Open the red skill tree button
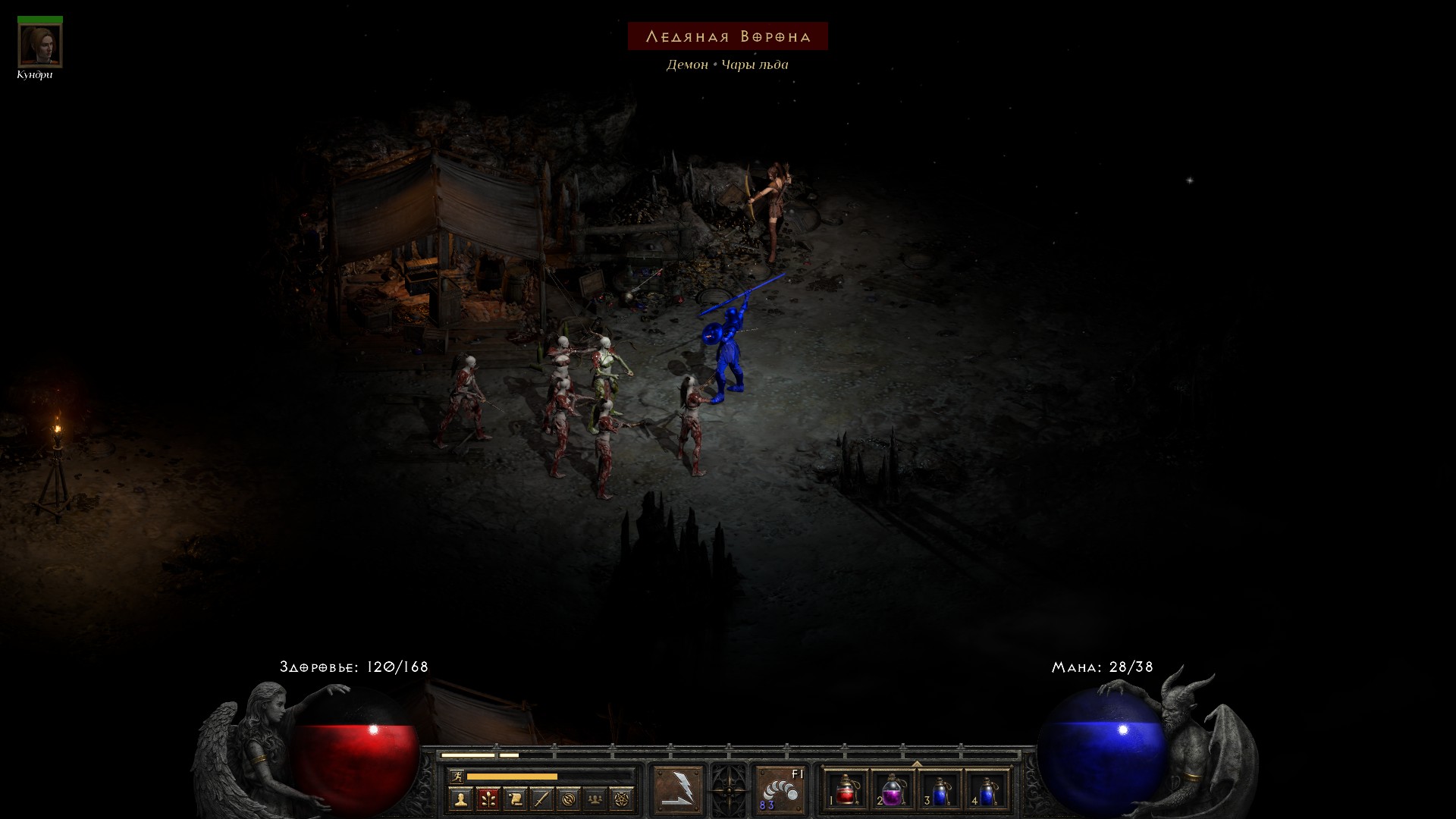1456x819 pixels. pos(488,799)
